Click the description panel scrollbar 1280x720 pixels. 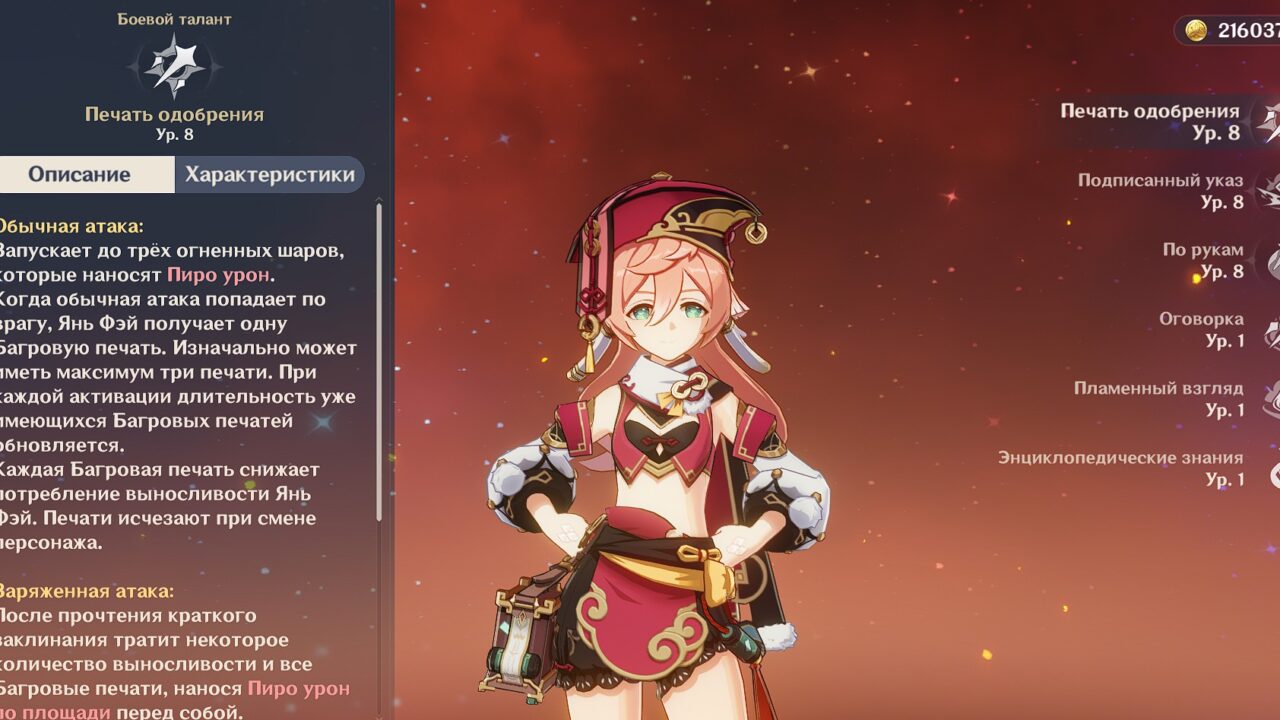(x=379, y=360)
